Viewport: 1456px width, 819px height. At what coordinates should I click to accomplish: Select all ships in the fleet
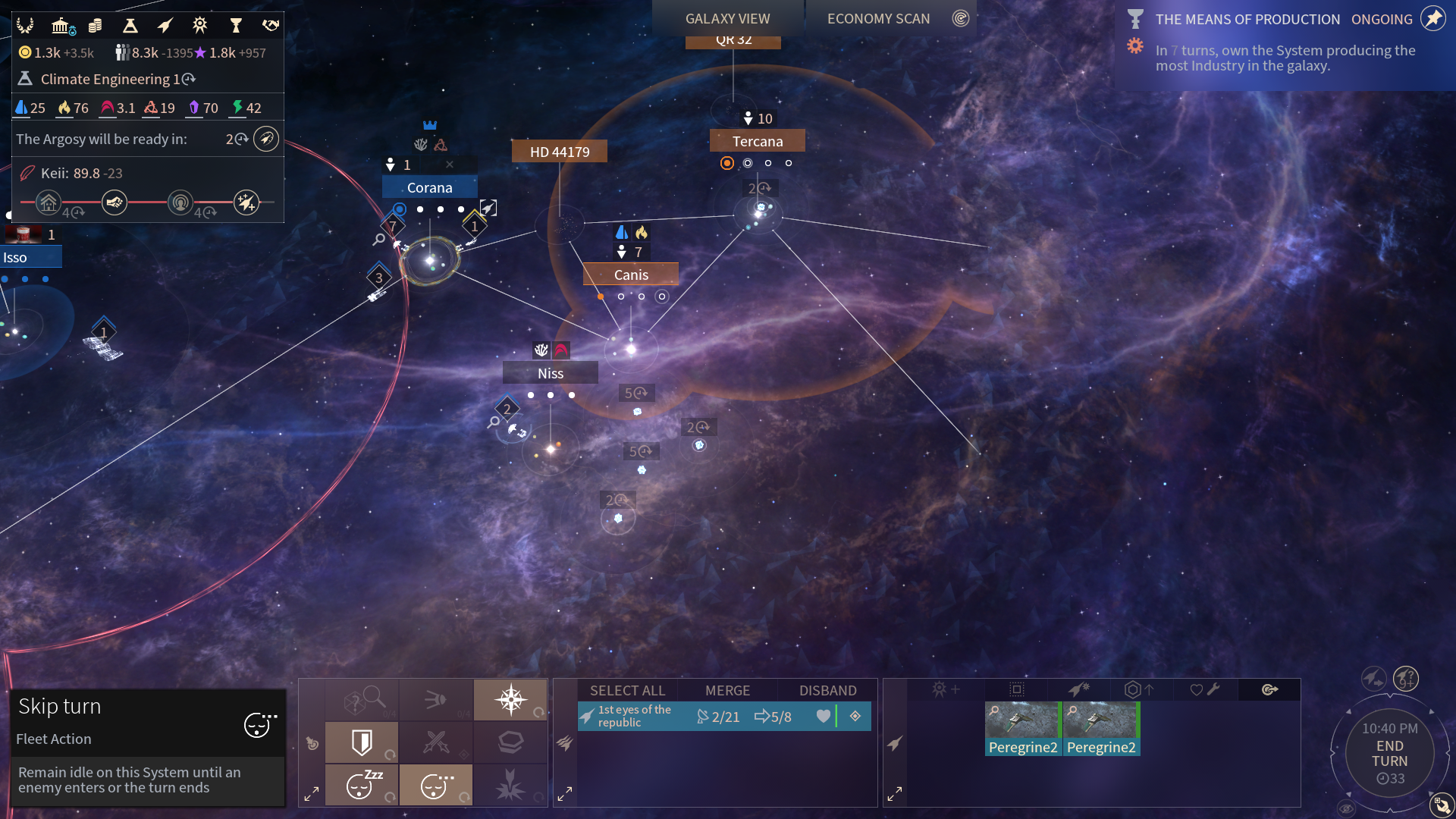coord(627,690)
